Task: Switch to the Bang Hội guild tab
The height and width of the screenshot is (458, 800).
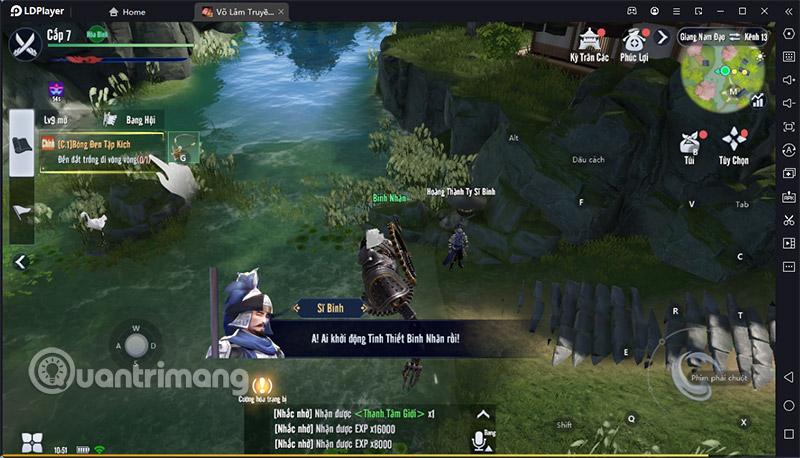Action: [x=141, y=119]
